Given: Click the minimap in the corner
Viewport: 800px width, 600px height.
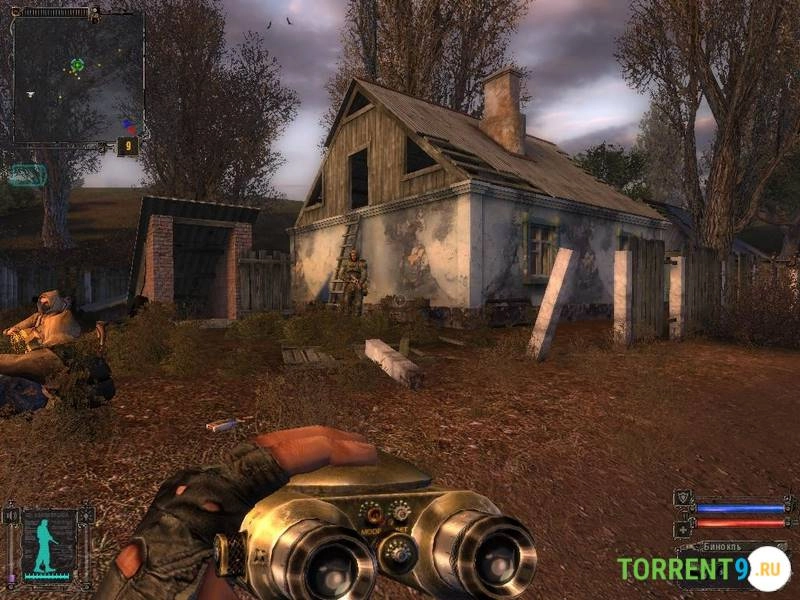Looking at the screenshot, I should (x=78, y=77).
